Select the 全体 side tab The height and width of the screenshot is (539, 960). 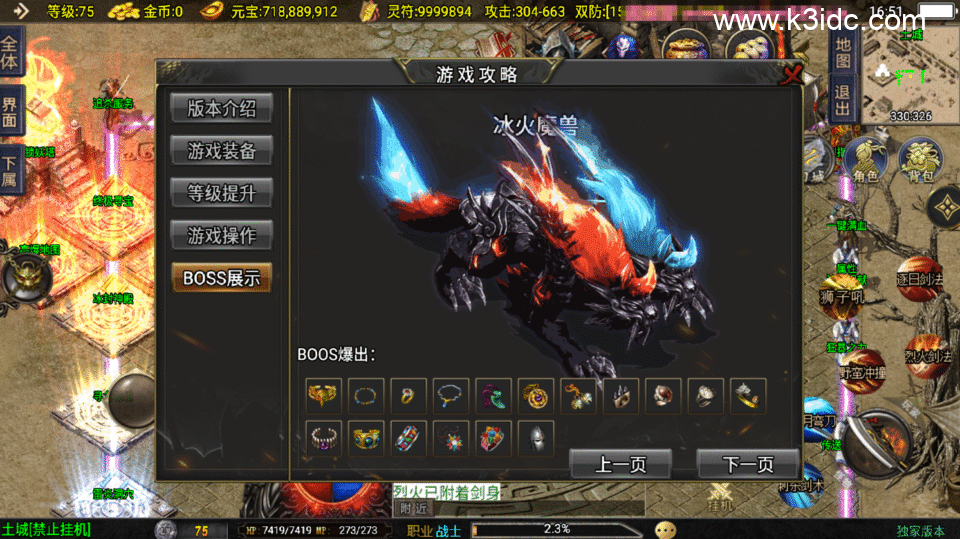10,52
